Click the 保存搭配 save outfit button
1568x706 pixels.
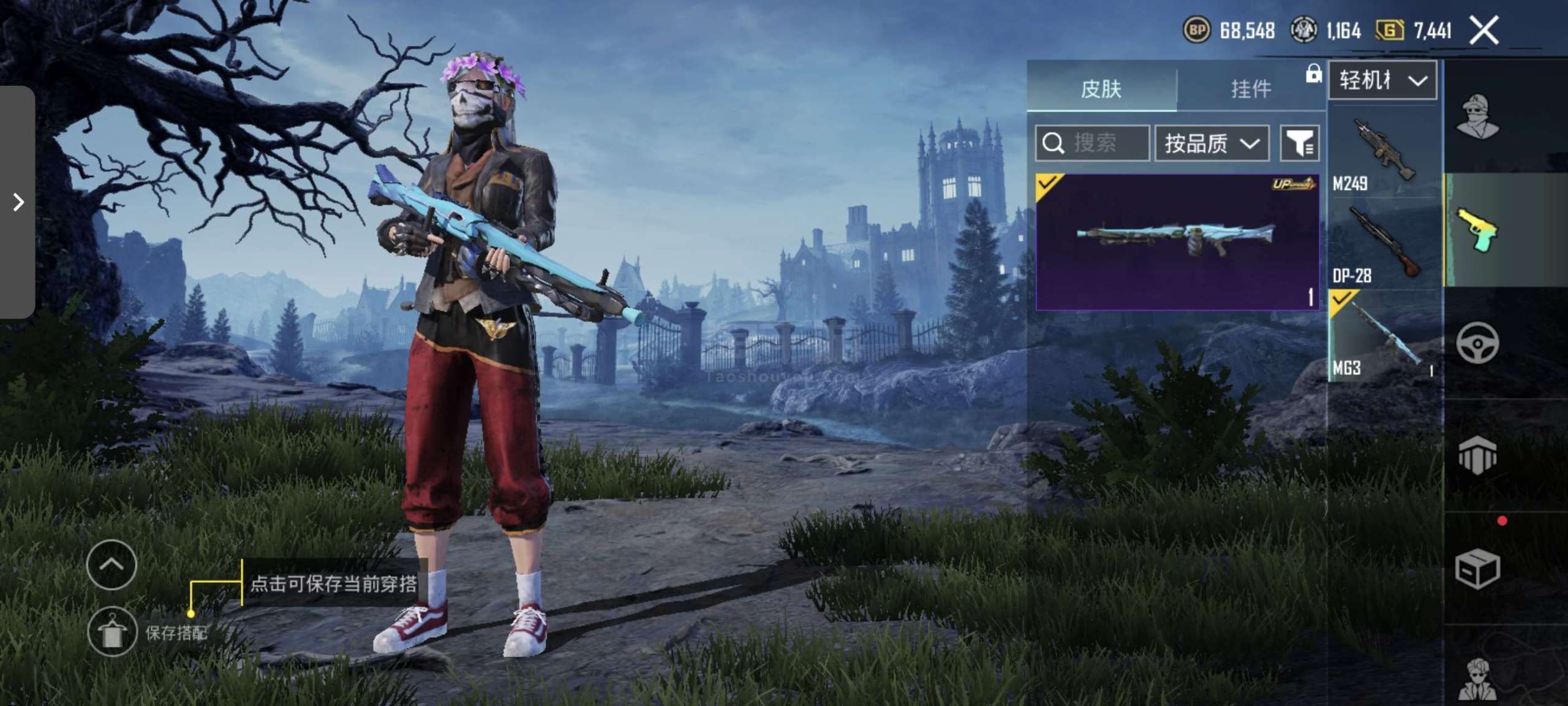[112, 632]
